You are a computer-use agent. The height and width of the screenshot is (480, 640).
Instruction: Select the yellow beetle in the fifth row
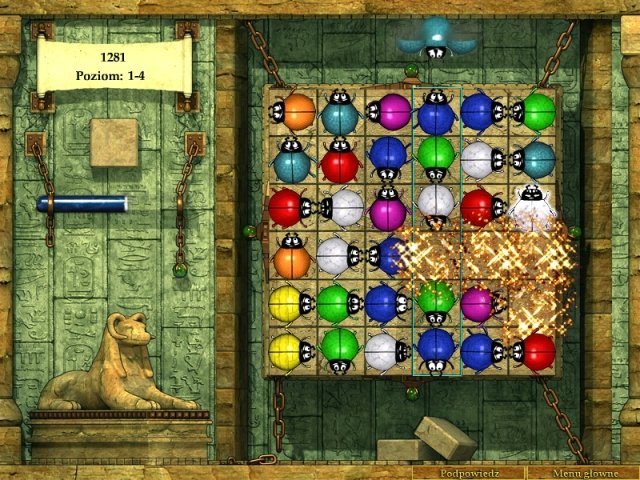click(x=287, y=303)
